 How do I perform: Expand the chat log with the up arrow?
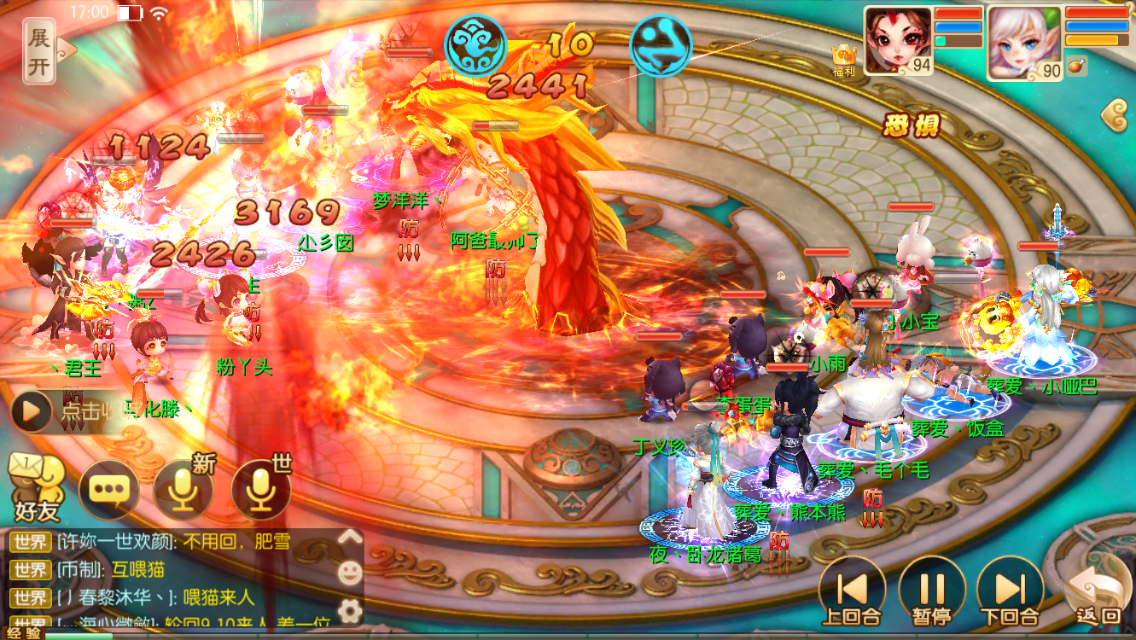tap(349, 538)
